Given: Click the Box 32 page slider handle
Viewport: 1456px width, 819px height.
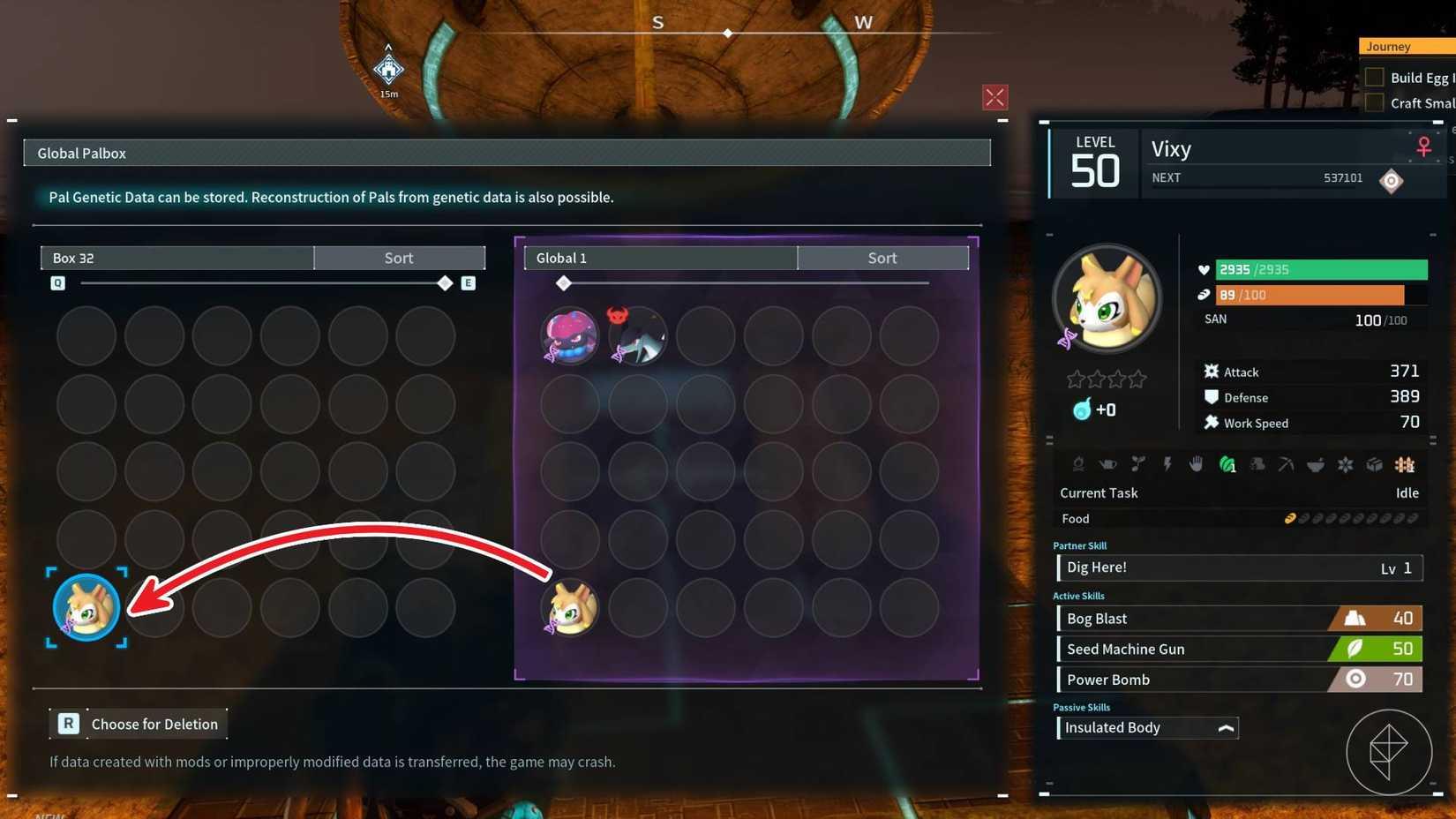Looking at the screenshot, I should (x=445, y=283).
